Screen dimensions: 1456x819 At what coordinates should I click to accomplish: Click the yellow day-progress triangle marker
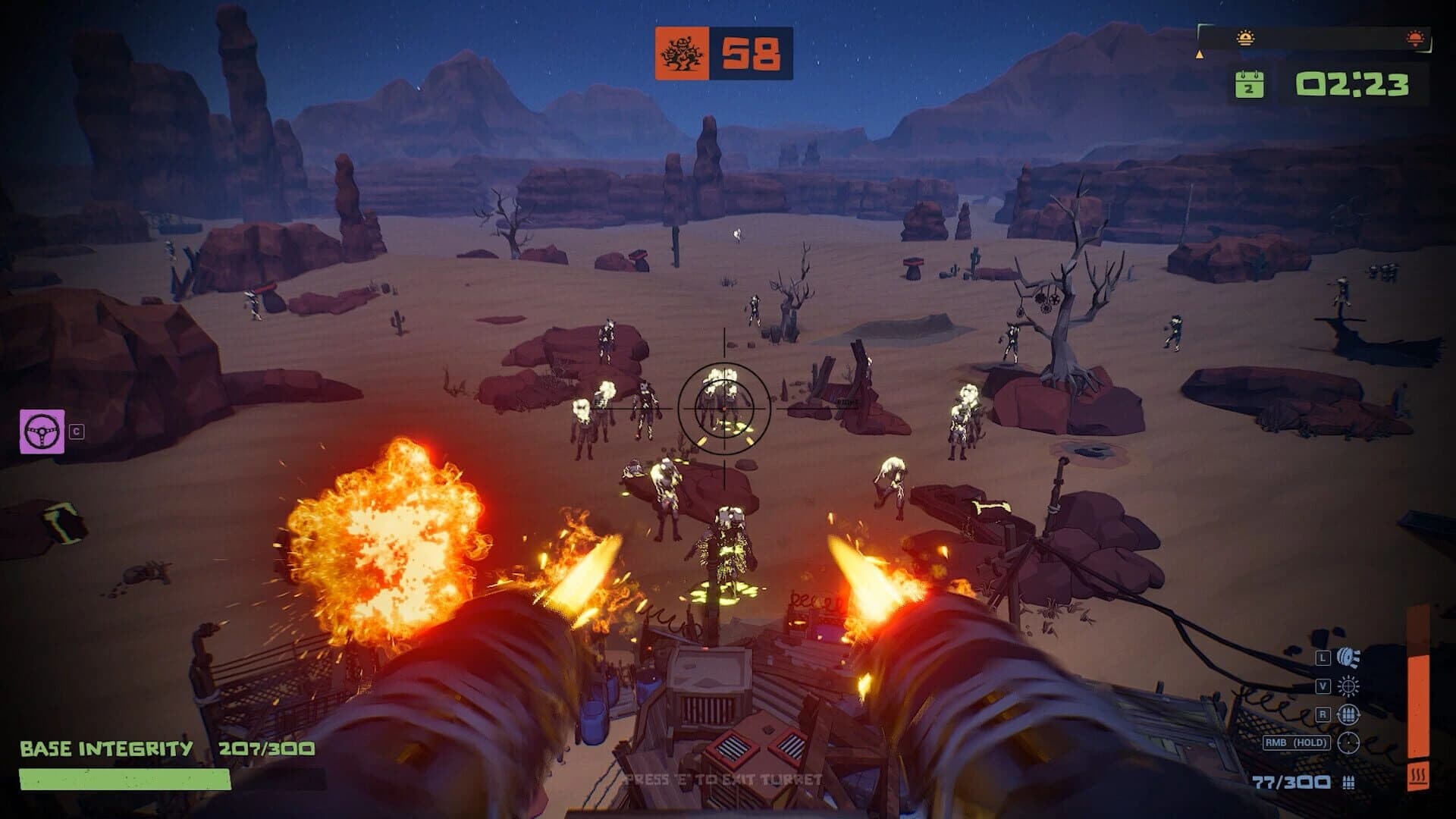point(1199,55)
